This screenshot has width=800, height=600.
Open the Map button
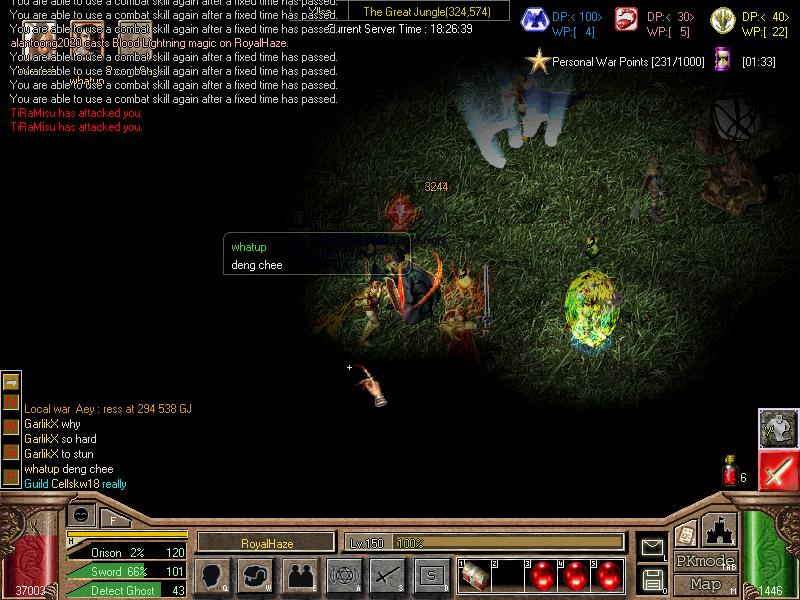[706, 584]
